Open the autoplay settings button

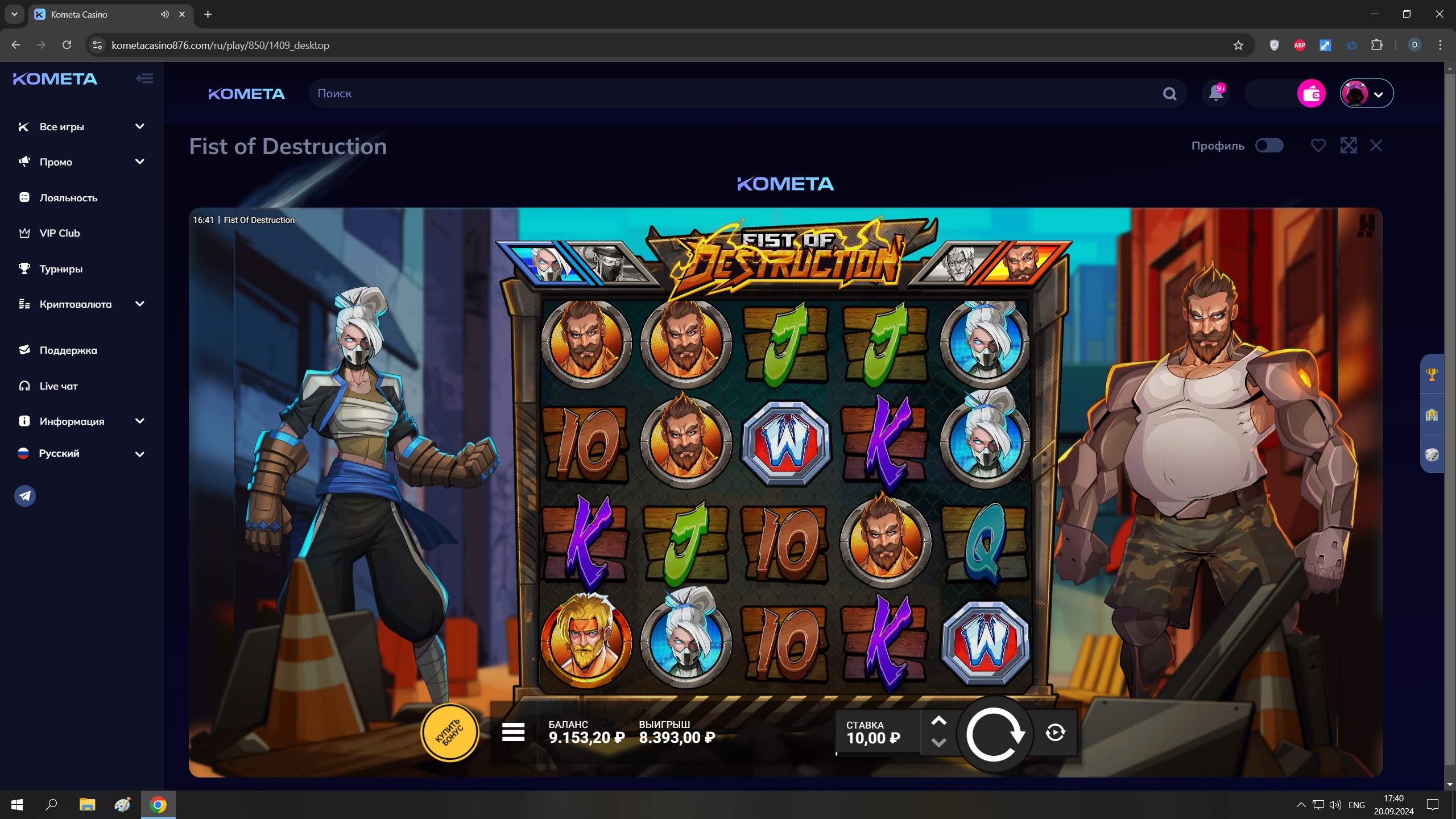point(1055,733)
